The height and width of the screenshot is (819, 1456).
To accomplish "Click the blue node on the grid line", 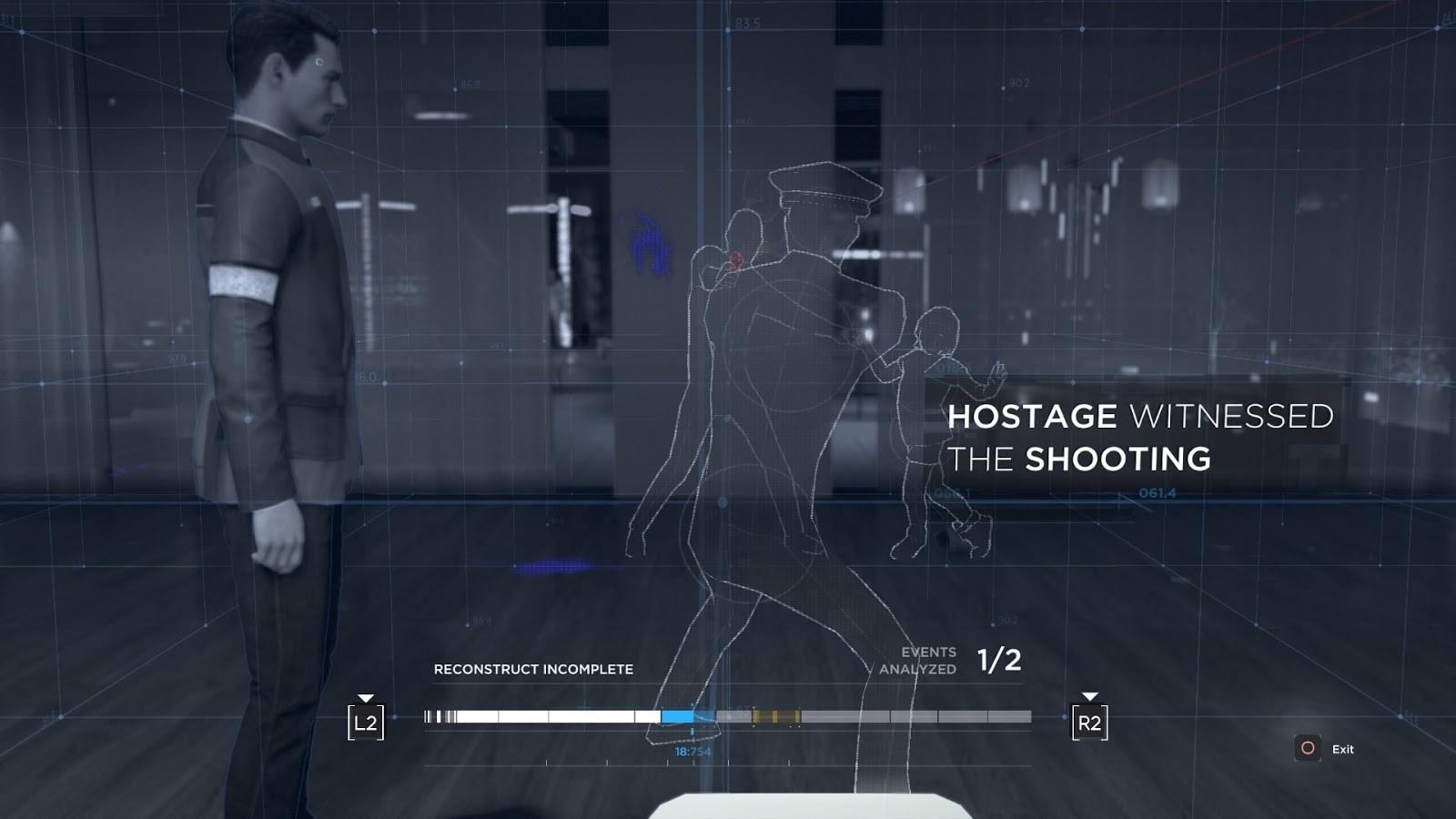I will coord(722,503).
